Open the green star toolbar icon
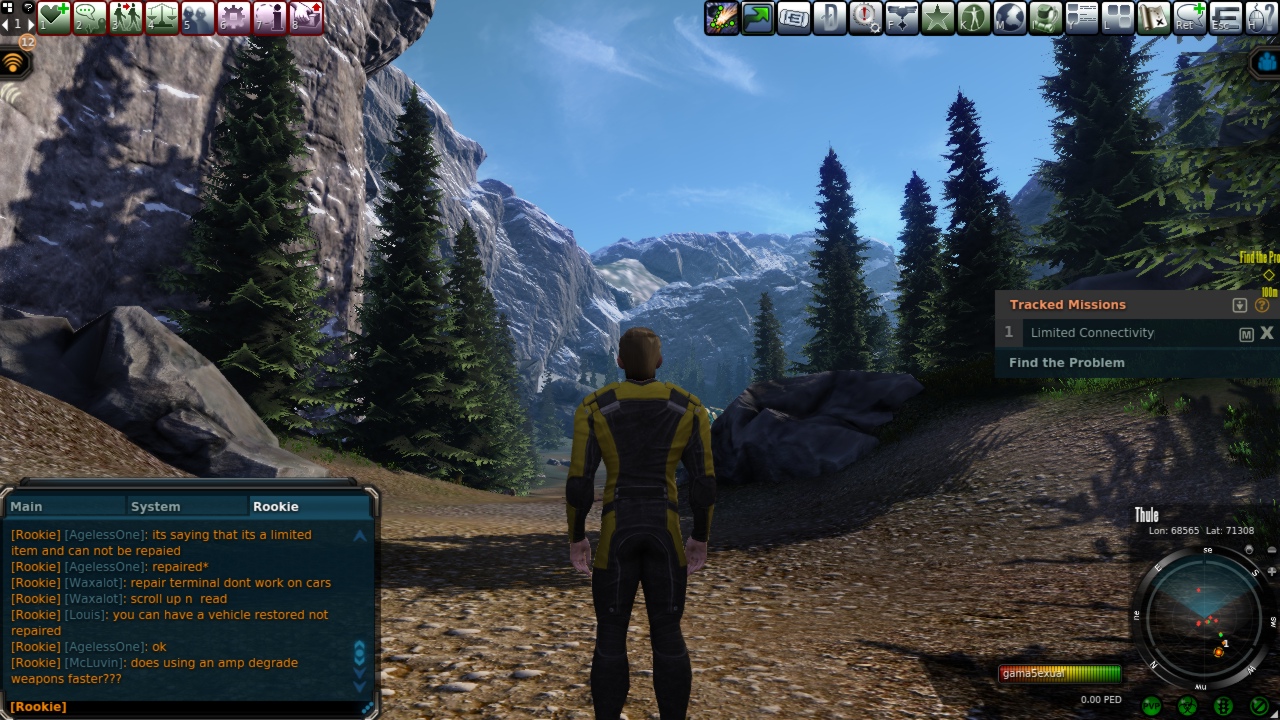The height and width of the screenshot is (720, 1280). click(x=937, y=17)
